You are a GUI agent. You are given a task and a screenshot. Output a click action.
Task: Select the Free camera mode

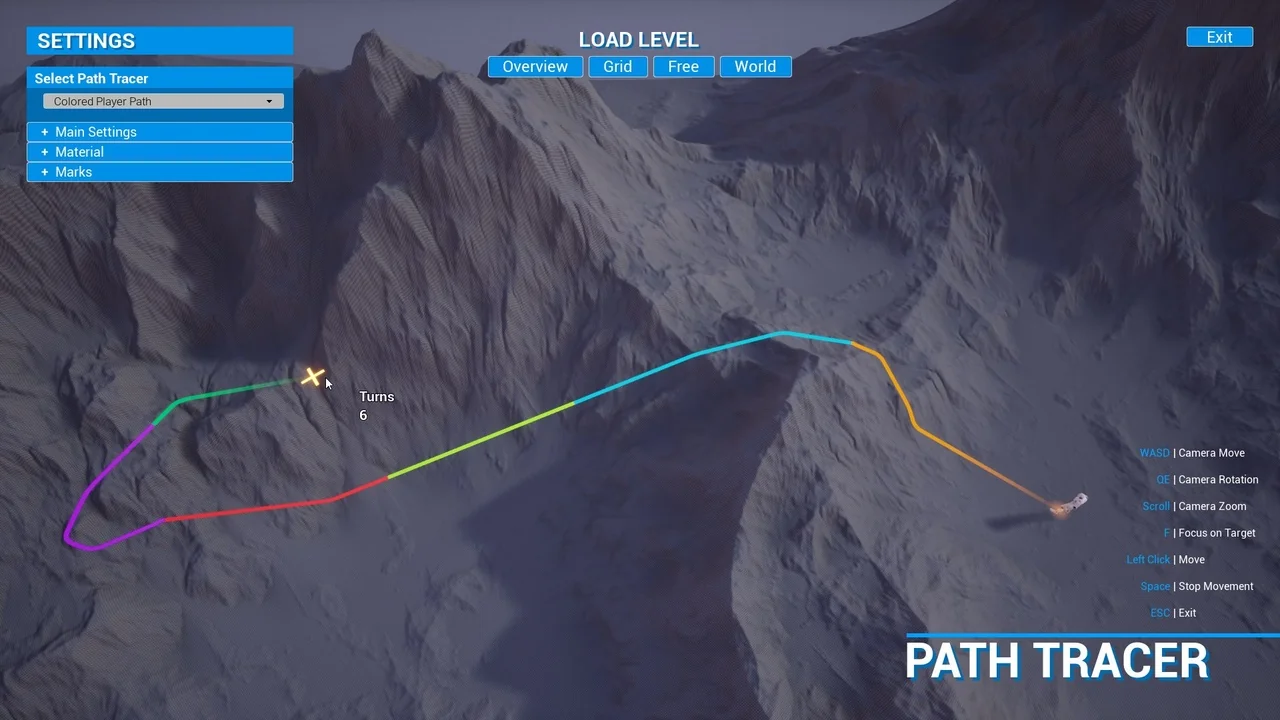tap(683, 66)
